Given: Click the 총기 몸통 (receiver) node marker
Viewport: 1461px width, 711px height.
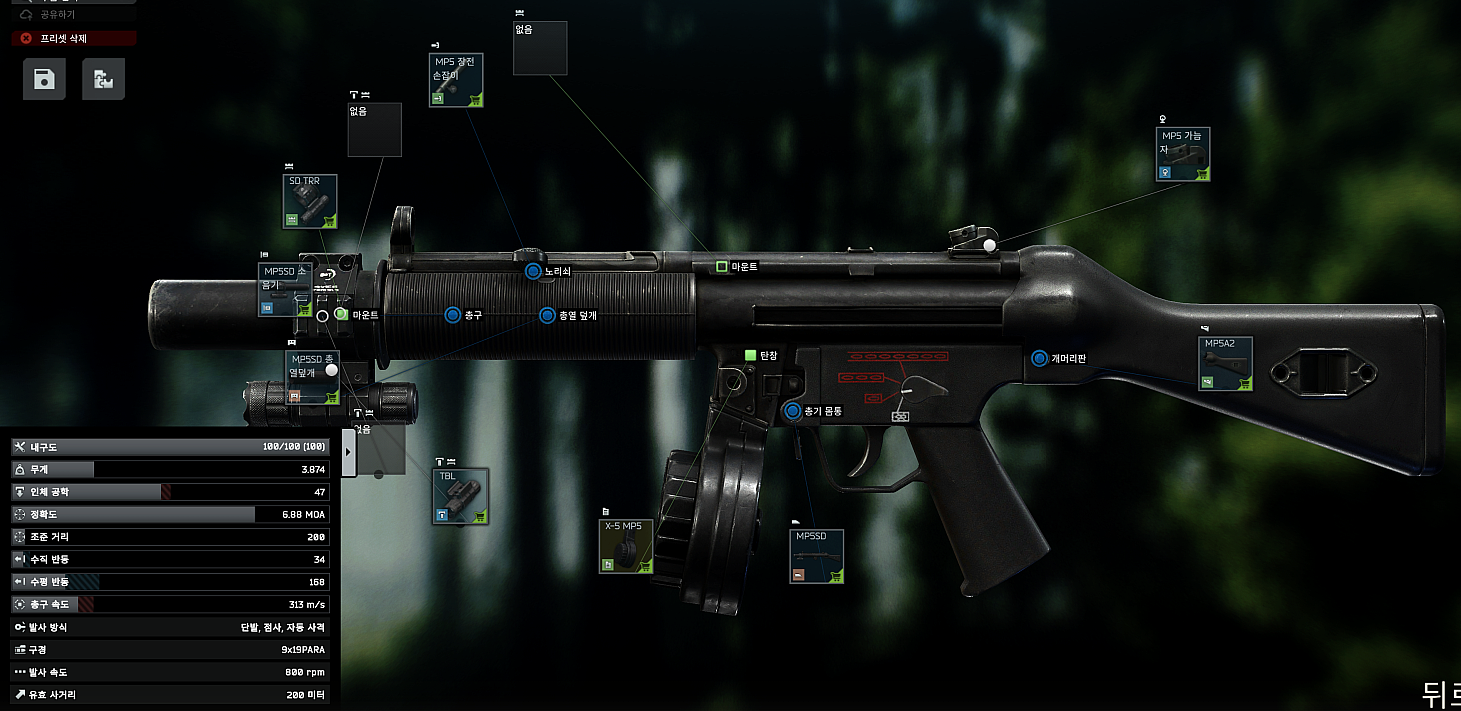Looking at the screenshot, I should click(794, 411).
